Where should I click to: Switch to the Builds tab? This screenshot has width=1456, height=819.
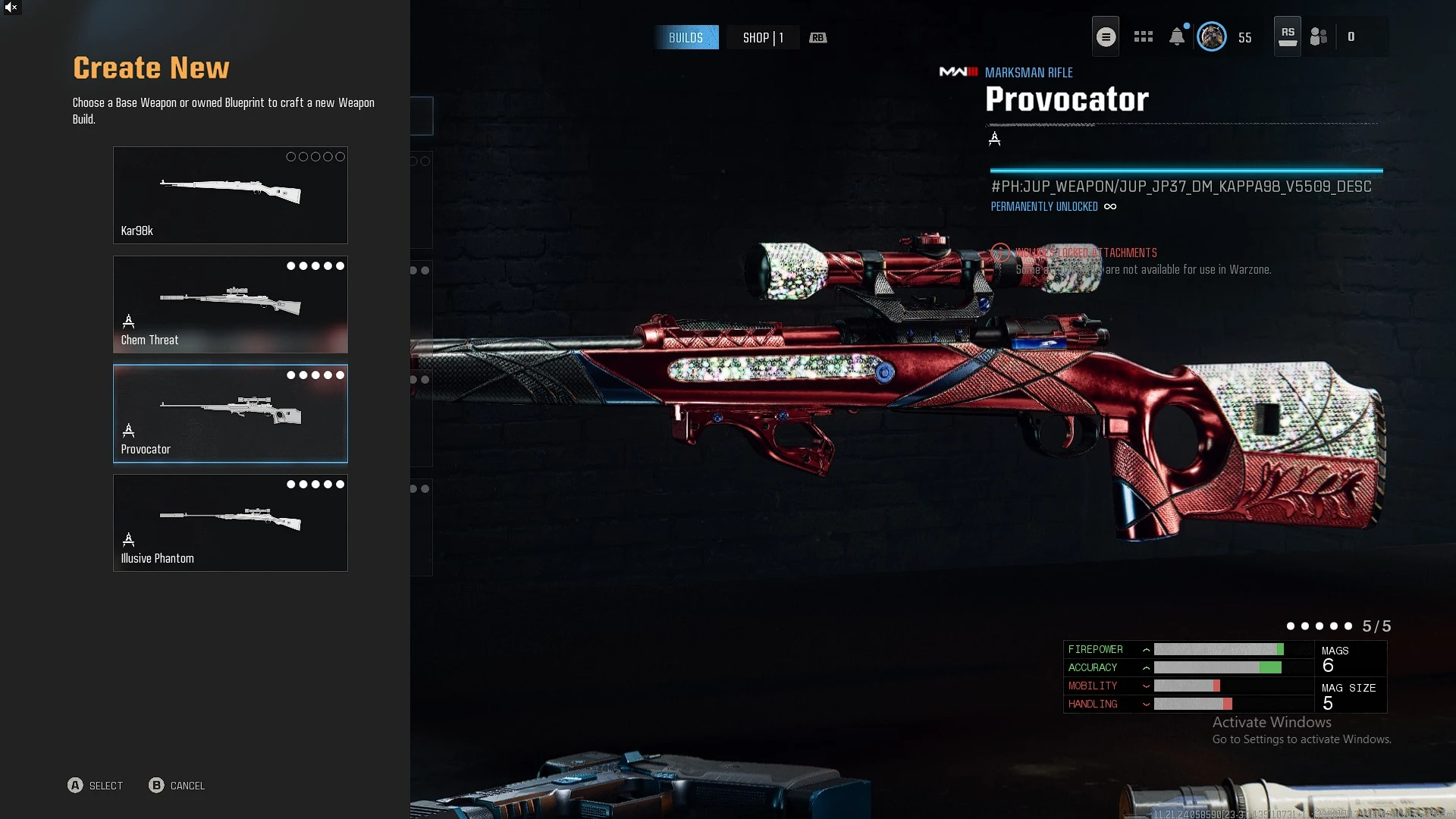click(686, 37)
